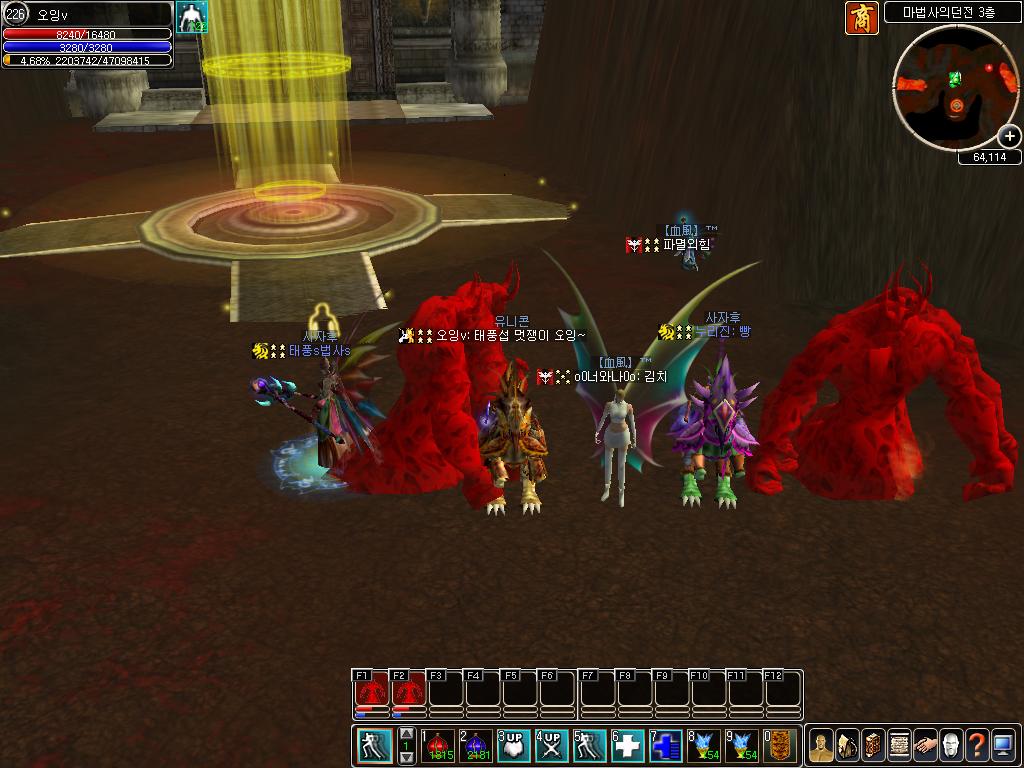Viewport: 1024px width, 768px height.
Task: Open the red merchant shop icon
Action: [x=861, y=18]
